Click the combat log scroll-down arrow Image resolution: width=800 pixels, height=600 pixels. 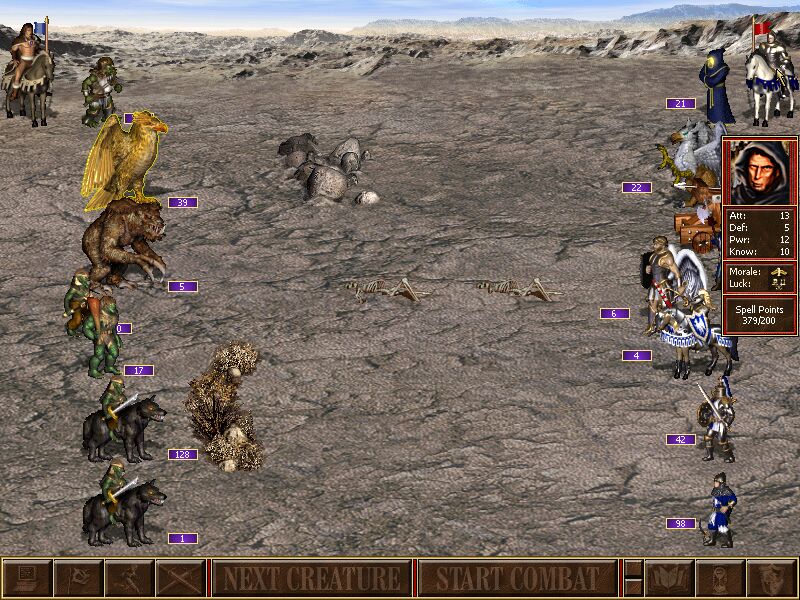tap(633, 588)
